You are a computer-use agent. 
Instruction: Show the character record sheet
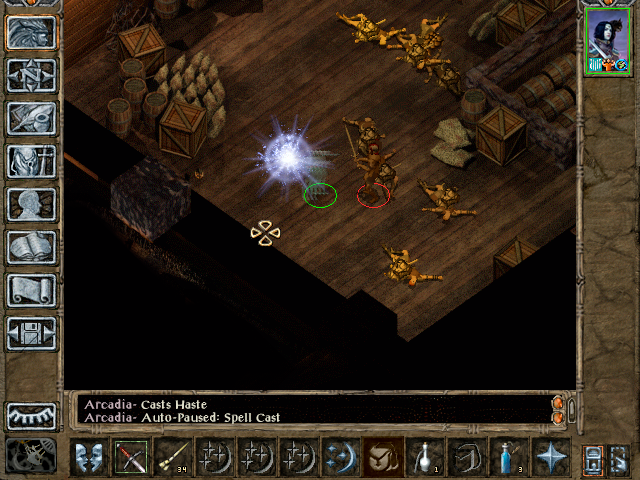pos(32,204)
